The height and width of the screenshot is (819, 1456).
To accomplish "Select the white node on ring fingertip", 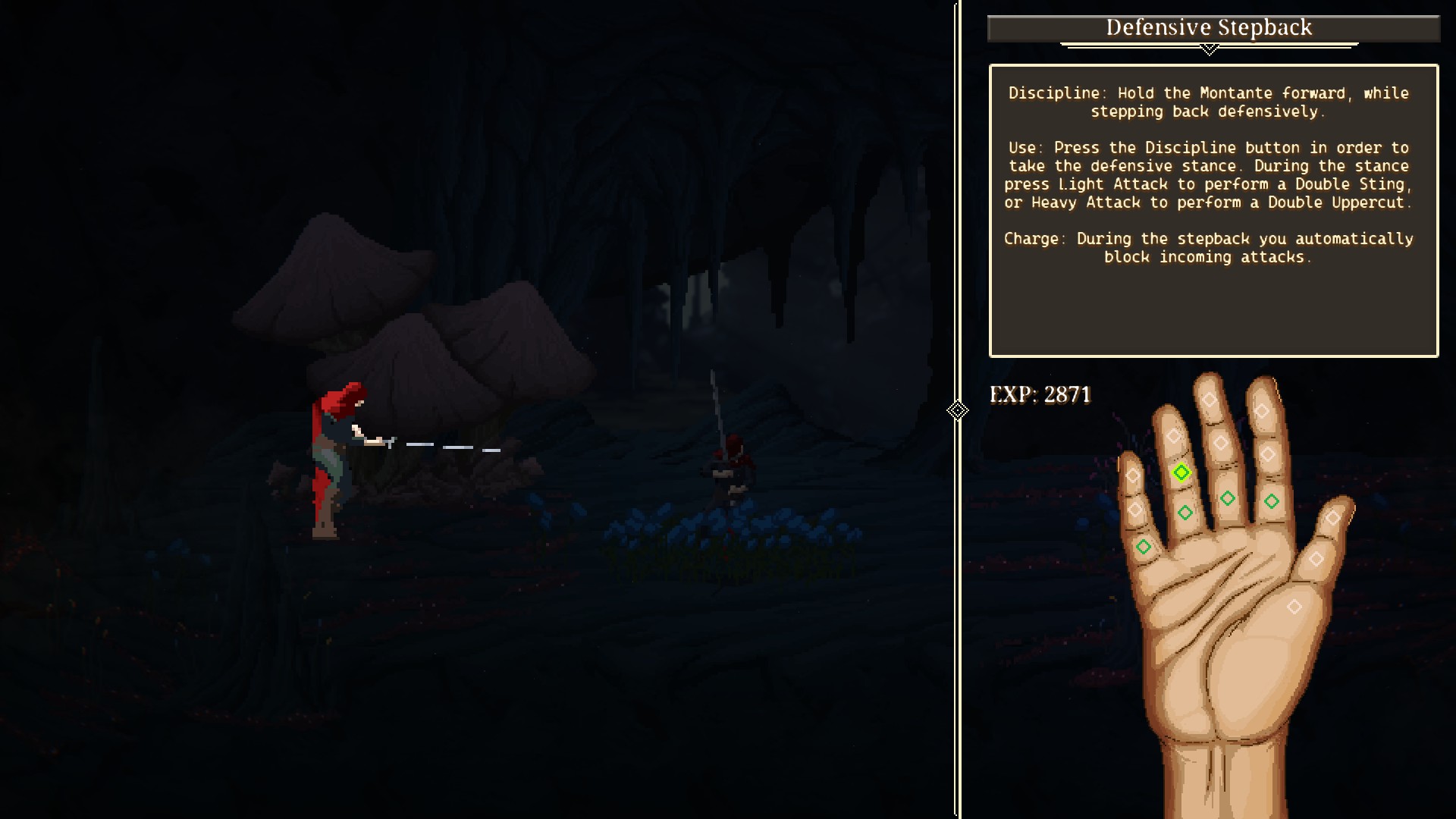I will click(x=1174, y=436).
